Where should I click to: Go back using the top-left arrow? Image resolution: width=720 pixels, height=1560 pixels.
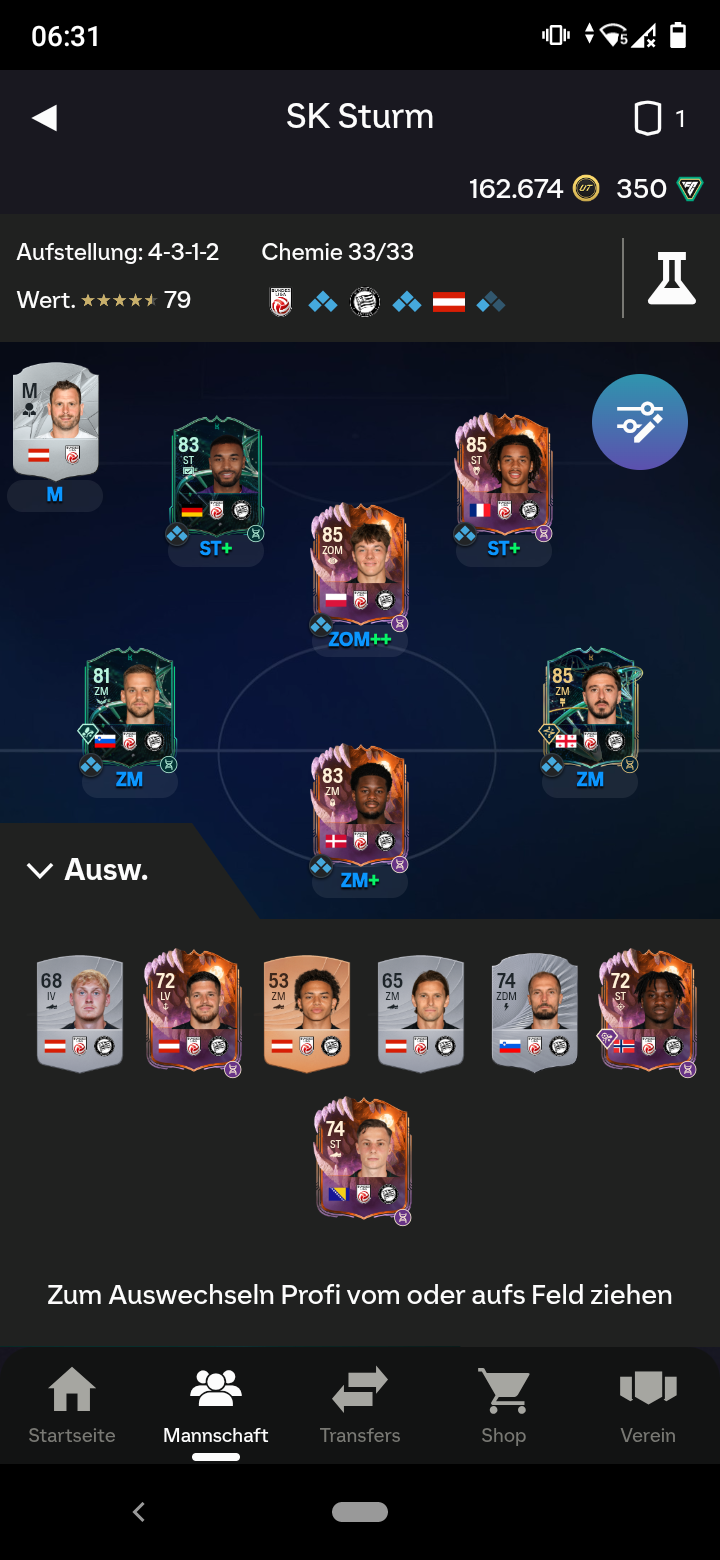[45, 118]
